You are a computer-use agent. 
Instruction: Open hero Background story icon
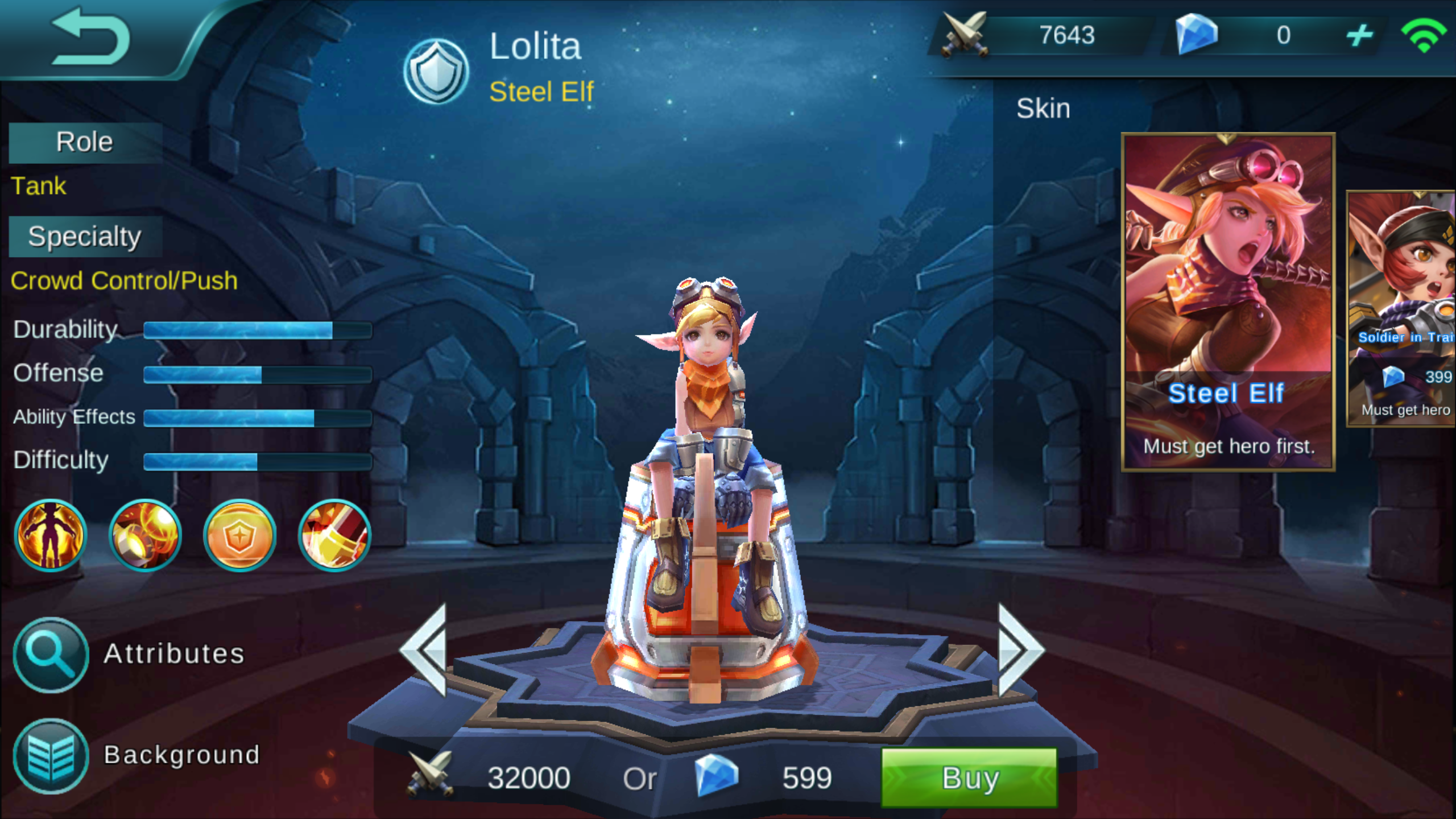coord(50,755)
